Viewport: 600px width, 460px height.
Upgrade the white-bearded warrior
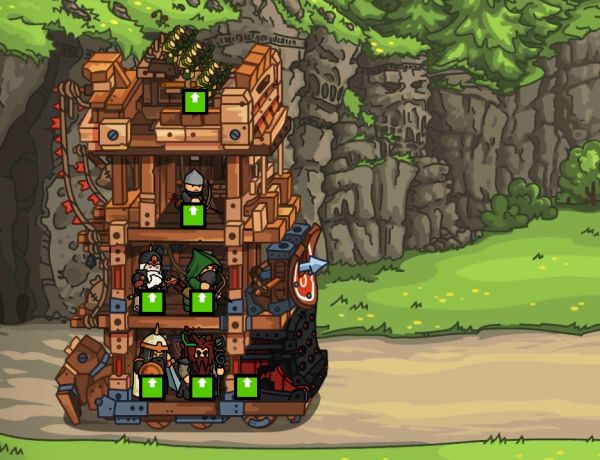click(x=151, y=301)
